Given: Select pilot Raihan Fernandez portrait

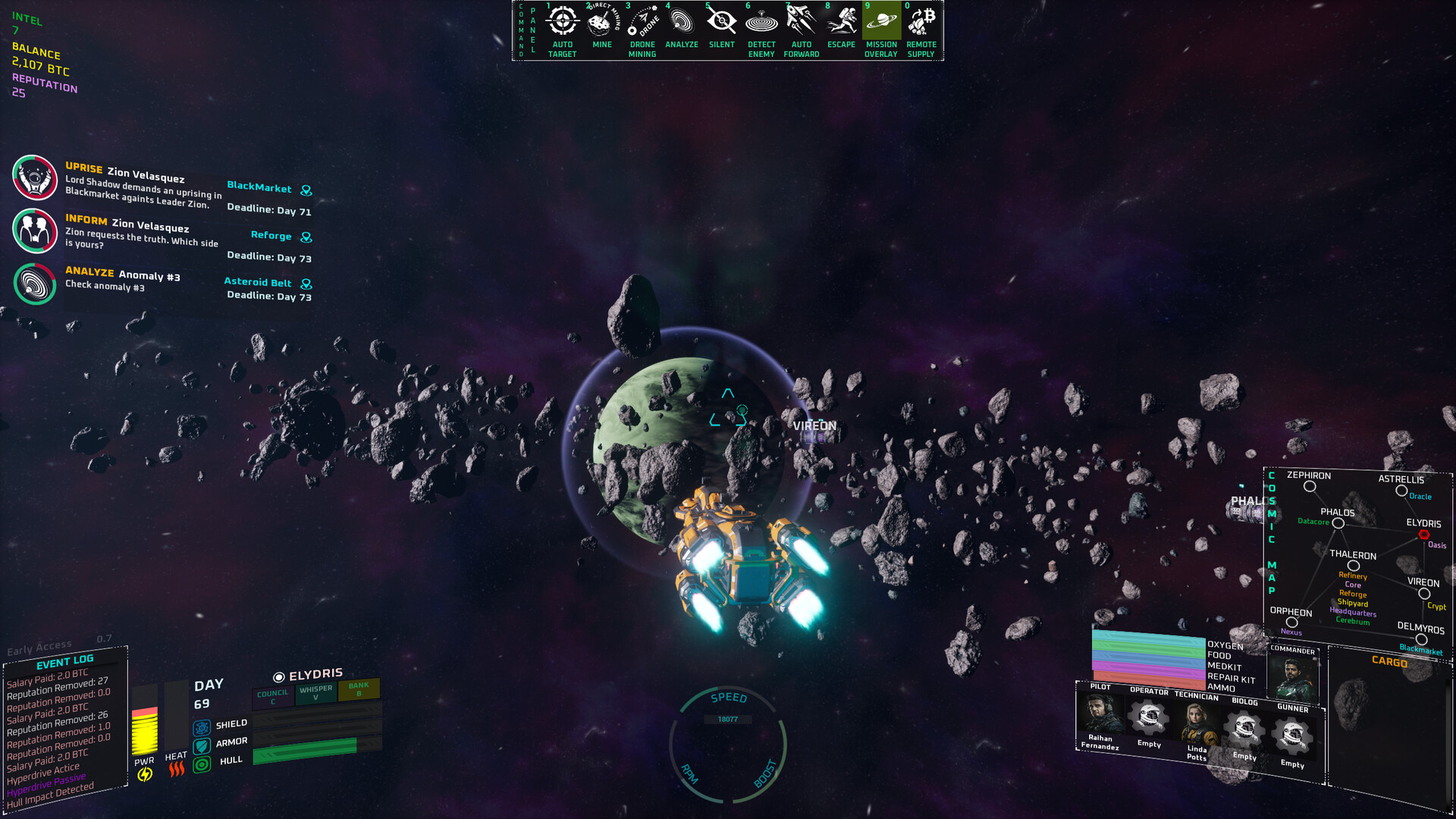Looking at the screenshot, I should pyautogui.click(x=1100, y=715).
